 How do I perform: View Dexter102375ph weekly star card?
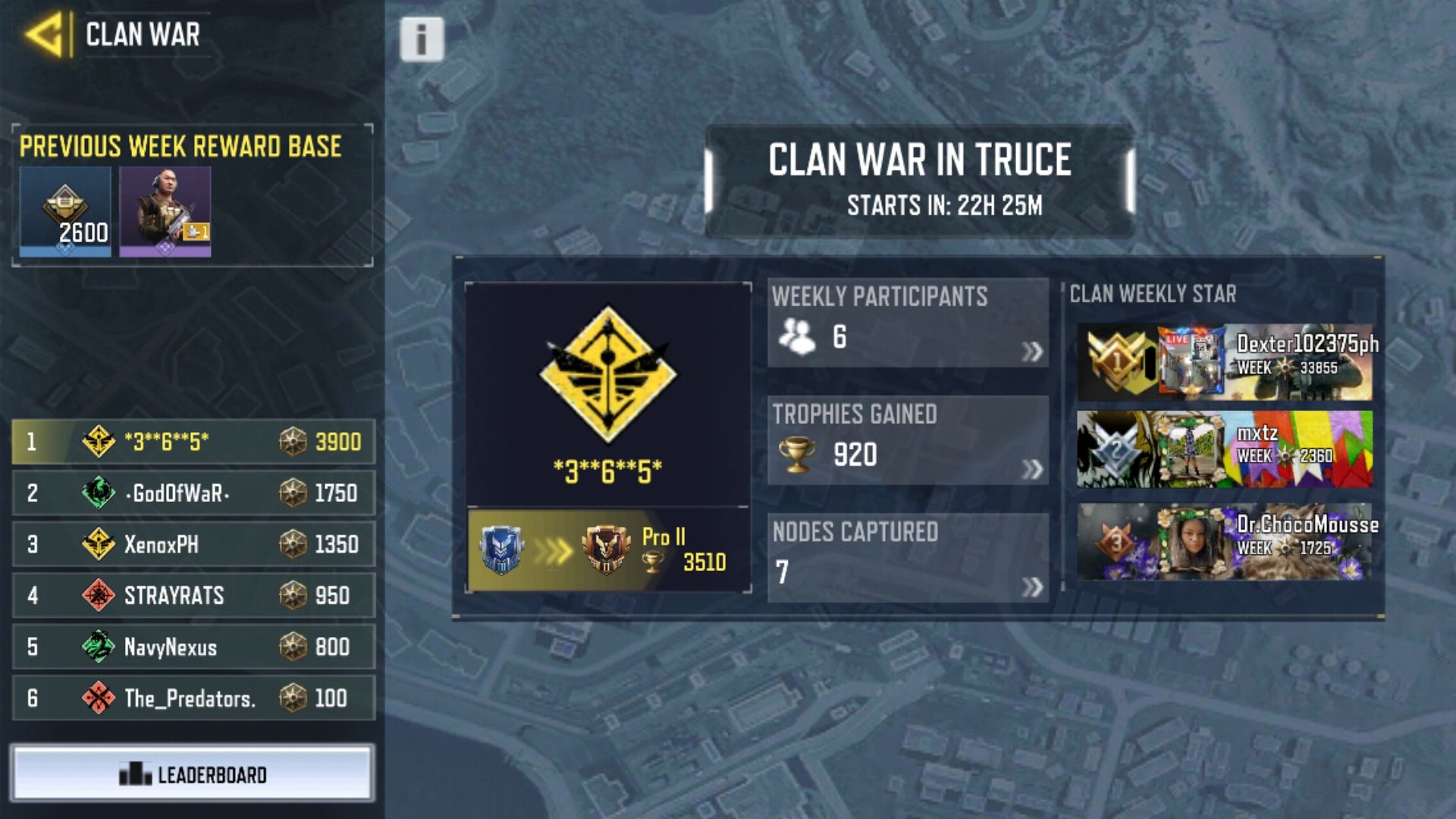1224,362
